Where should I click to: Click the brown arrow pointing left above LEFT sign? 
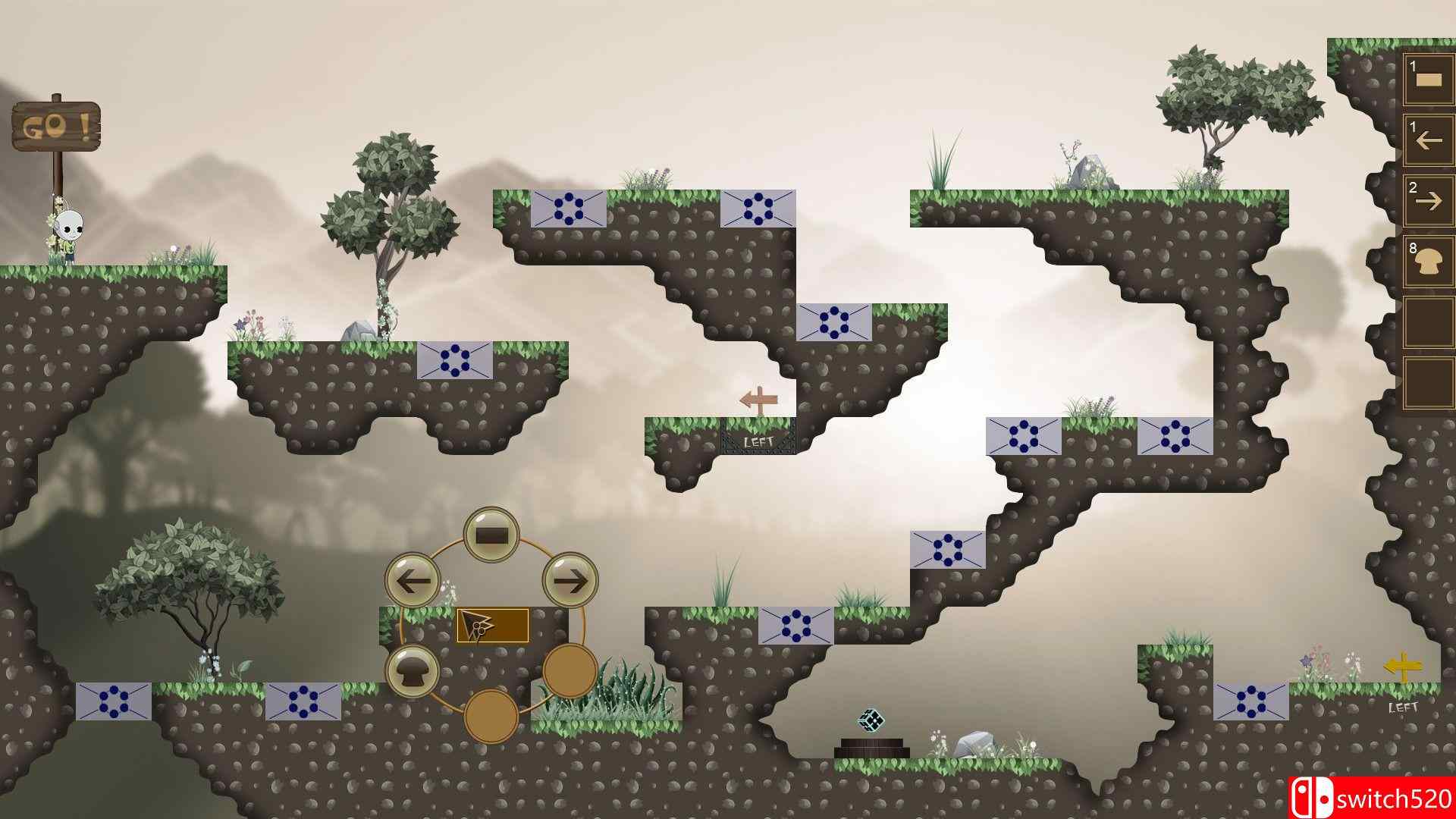(761, 400)
